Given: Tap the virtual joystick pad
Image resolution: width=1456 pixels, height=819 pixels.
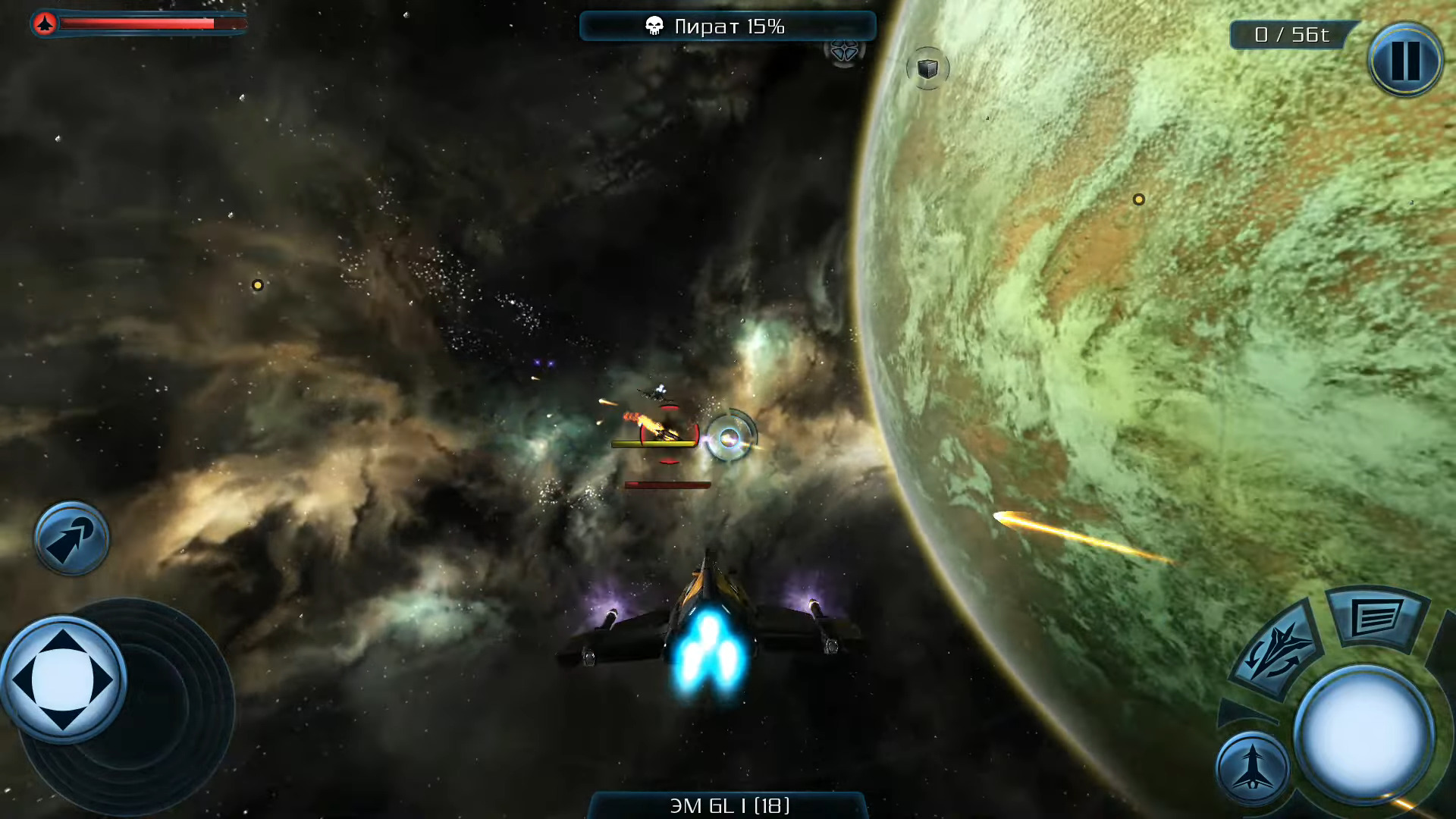Looking at the screenshot, I should point(64,679).
